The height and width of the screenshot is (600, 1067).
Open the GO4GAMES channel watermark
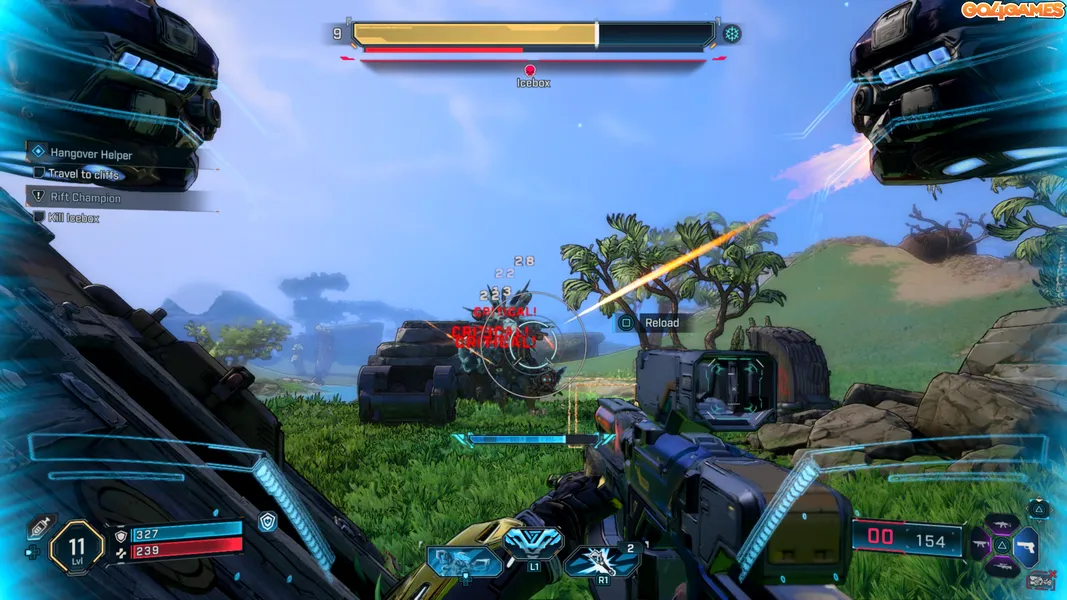pyautogui.click(x=1012, y=10)
